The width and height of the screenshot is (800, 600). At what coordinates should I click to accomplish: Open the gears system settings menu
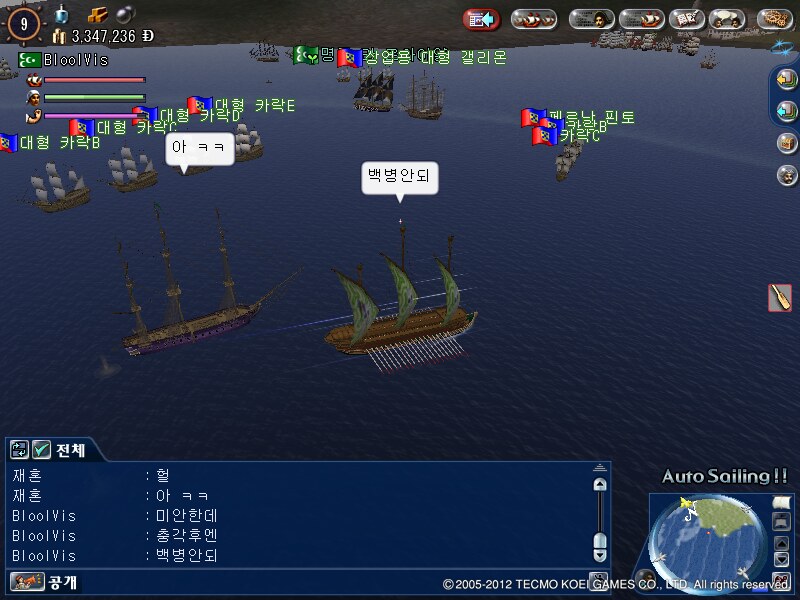coord(775,19)
